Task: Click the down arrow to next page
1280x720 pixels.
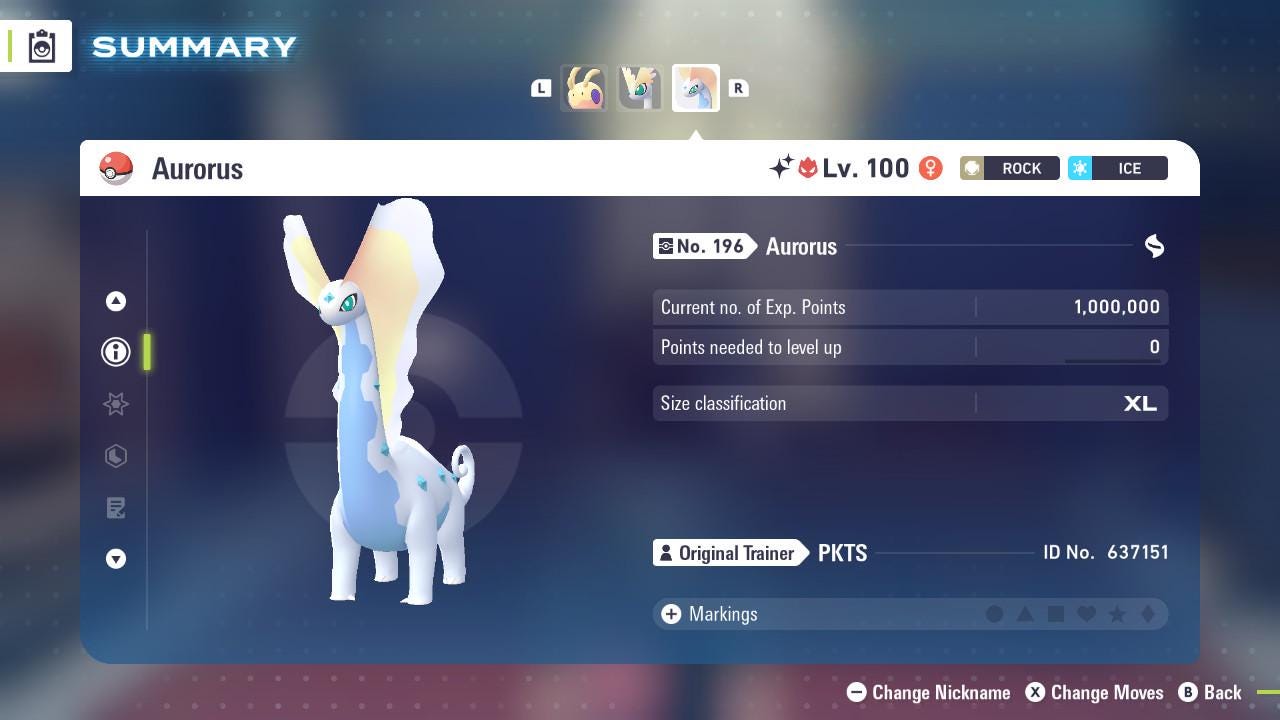Action: 116,559
